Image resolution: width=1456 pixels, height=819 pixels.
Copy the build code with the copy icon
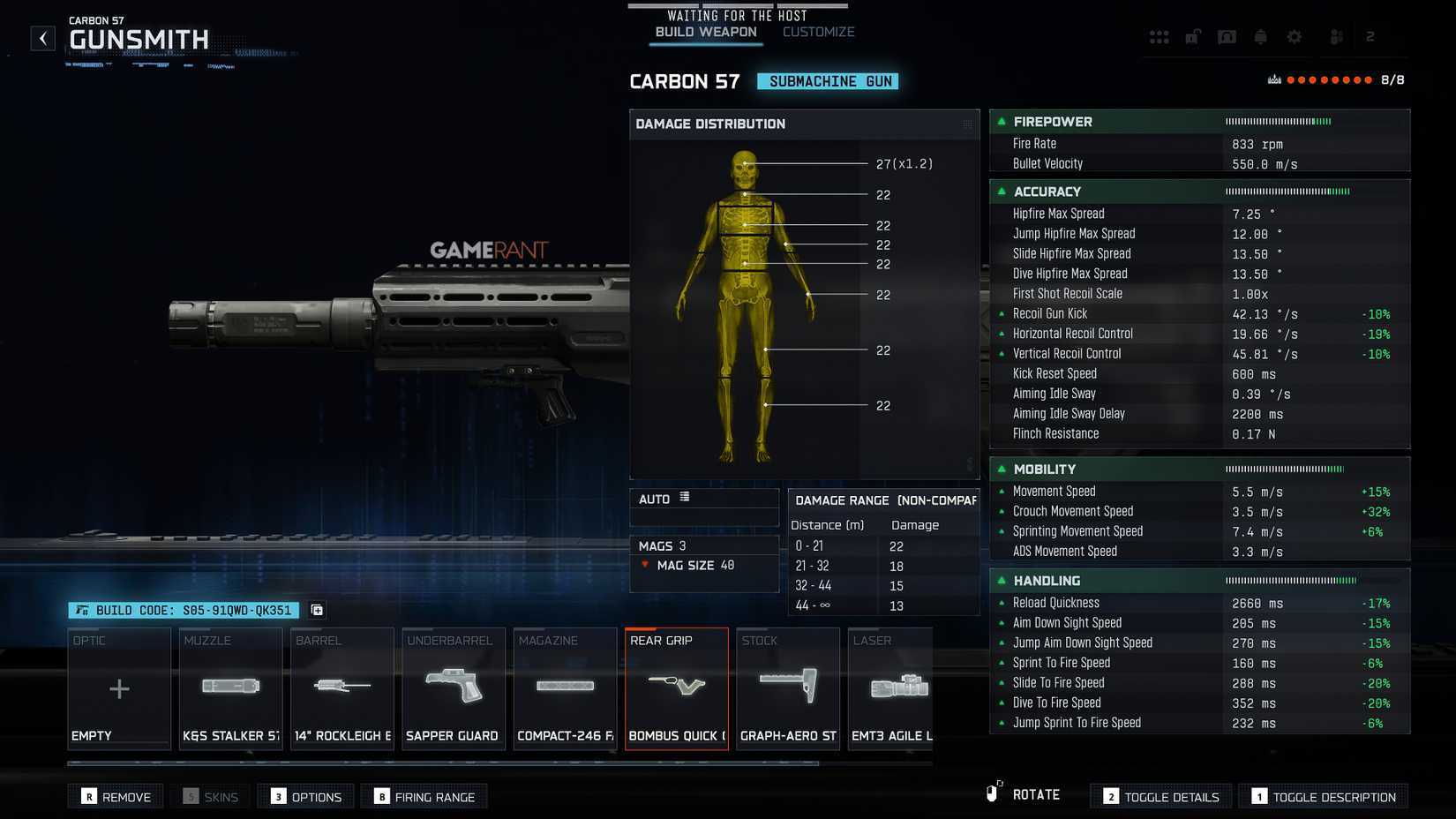317,610
